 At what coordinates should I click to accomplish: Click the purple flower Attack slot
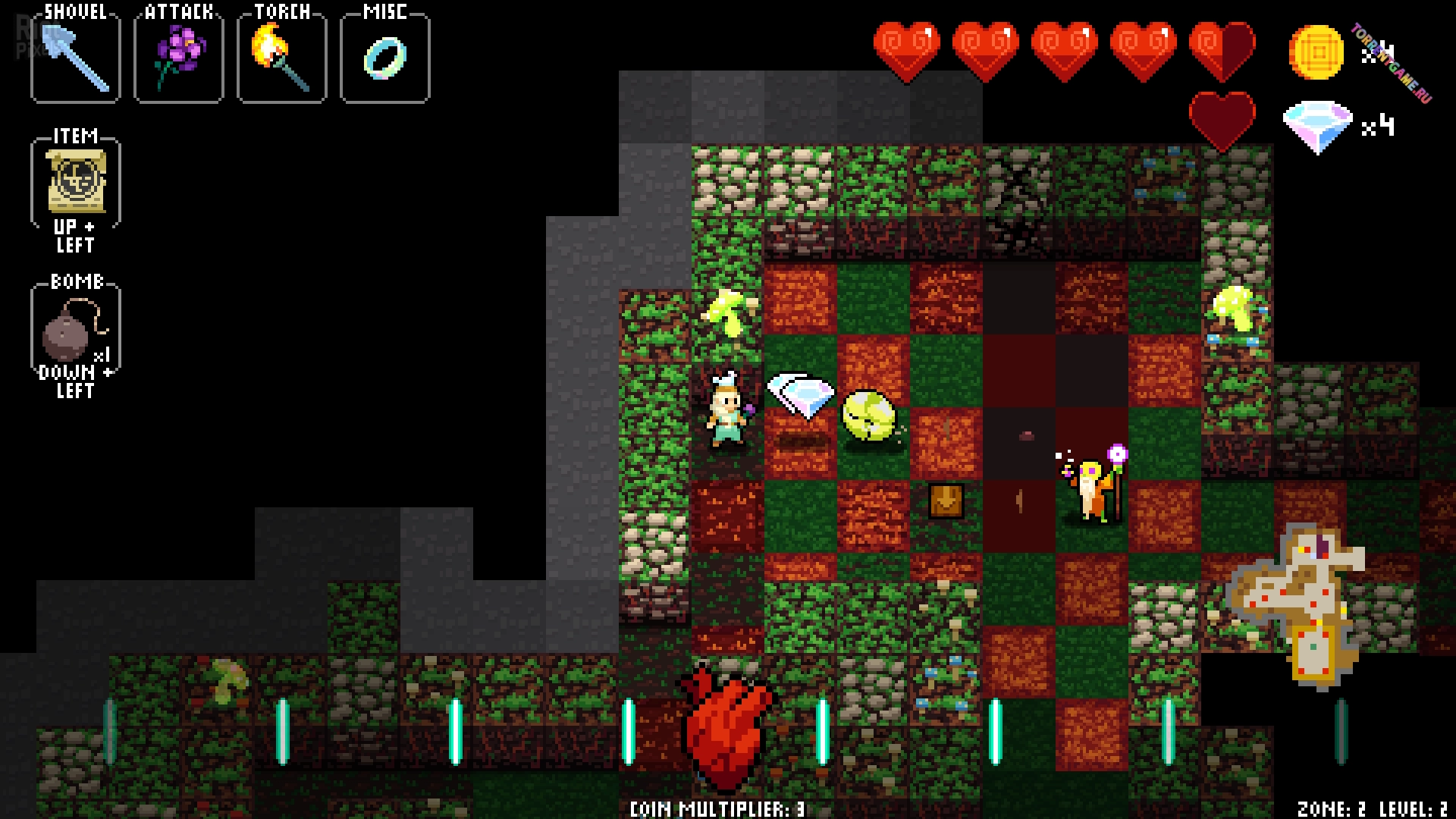[179, 59]
